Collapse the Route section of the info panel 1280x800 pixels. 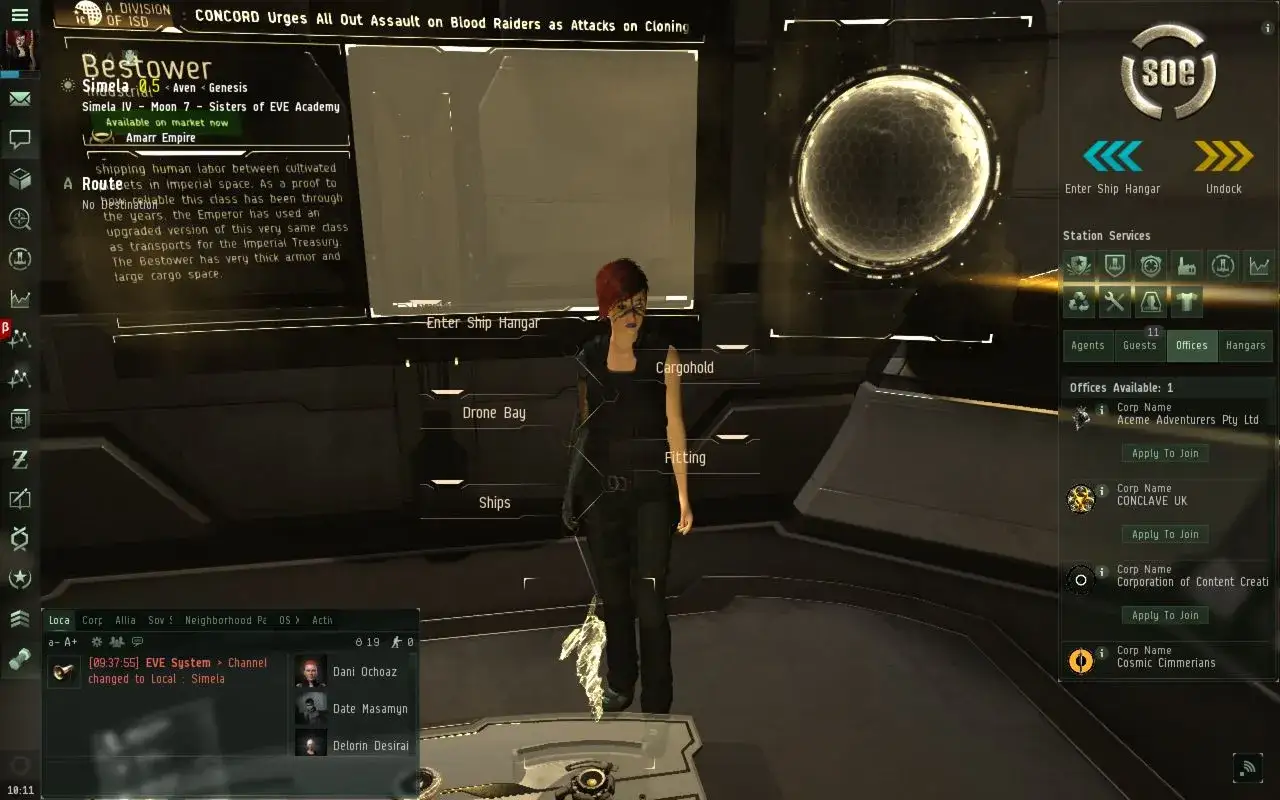[x=68, y=184]
